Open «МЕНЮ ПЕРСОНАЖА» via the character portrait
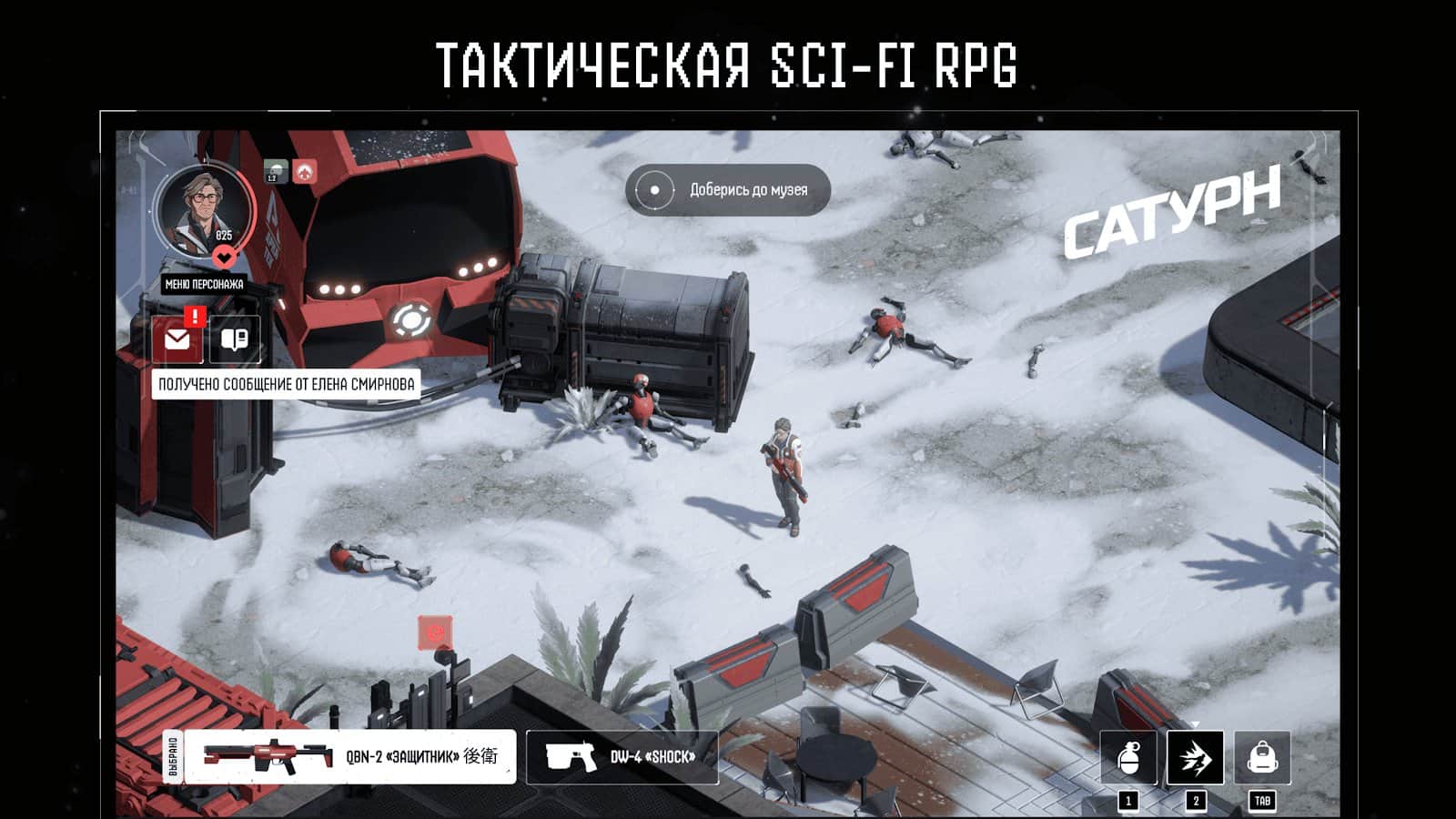Screen dimensions: 1456x819 coord(204,210)
